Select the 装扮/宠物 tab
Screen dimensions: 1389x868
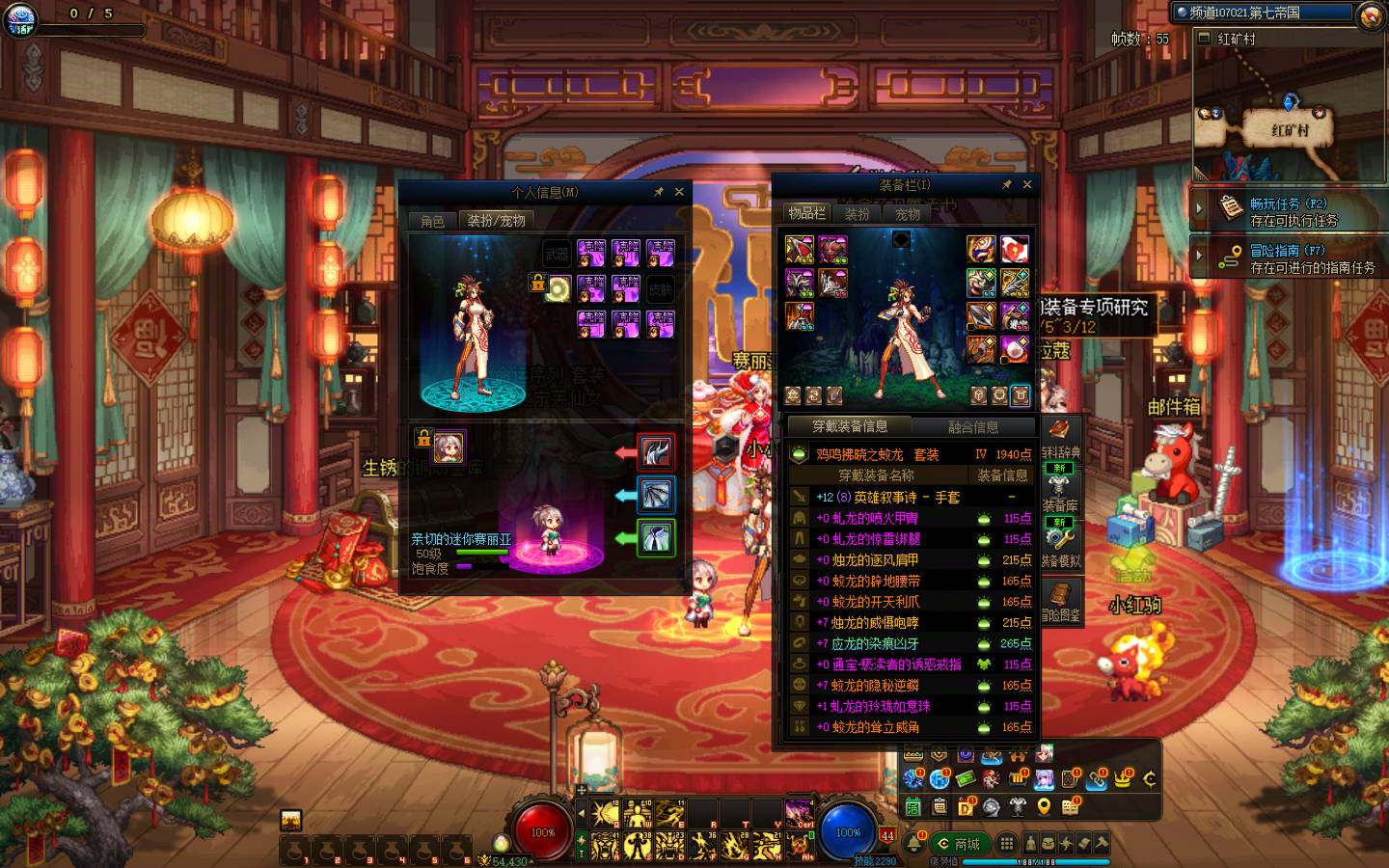[496, 221]
